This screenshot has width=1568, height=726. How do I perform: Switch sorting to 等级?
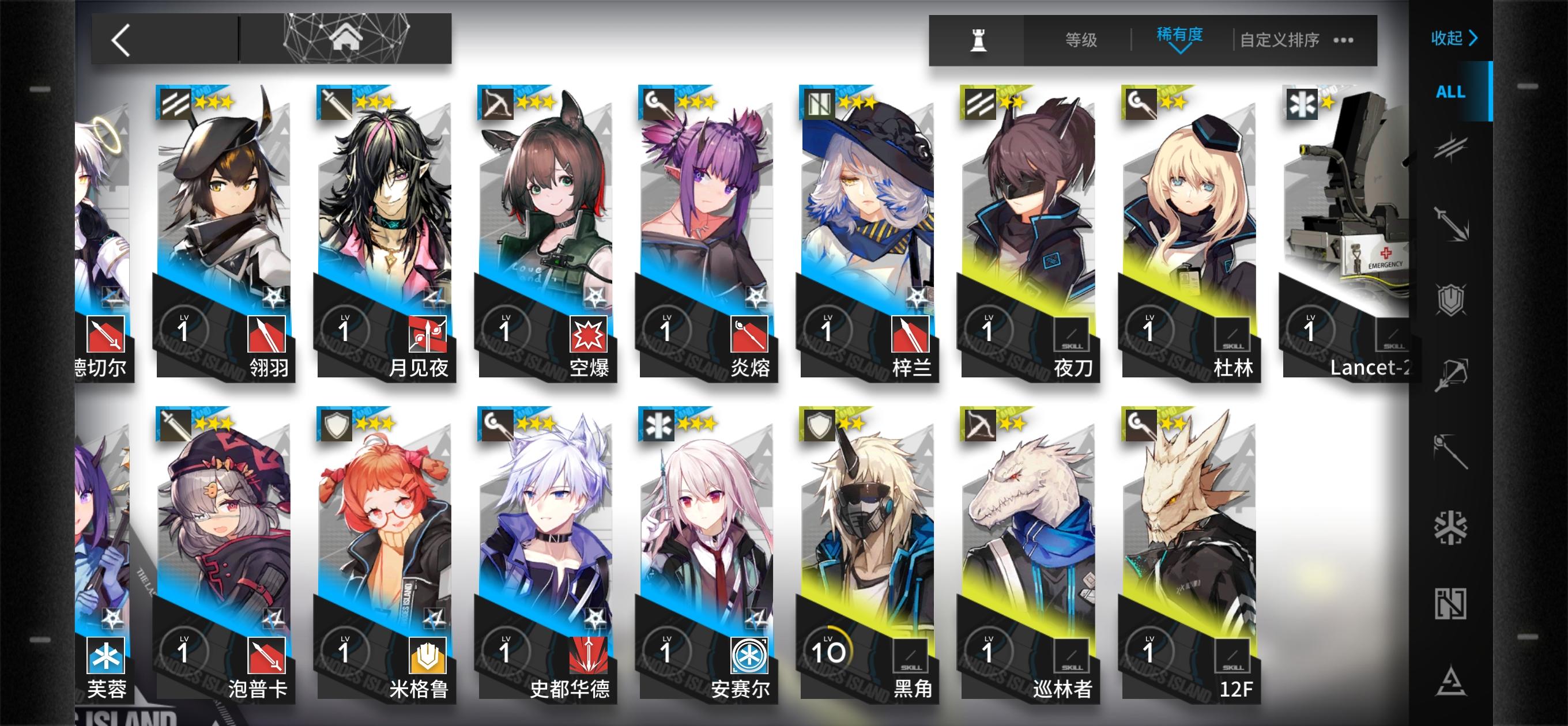tap(1080, 39)
